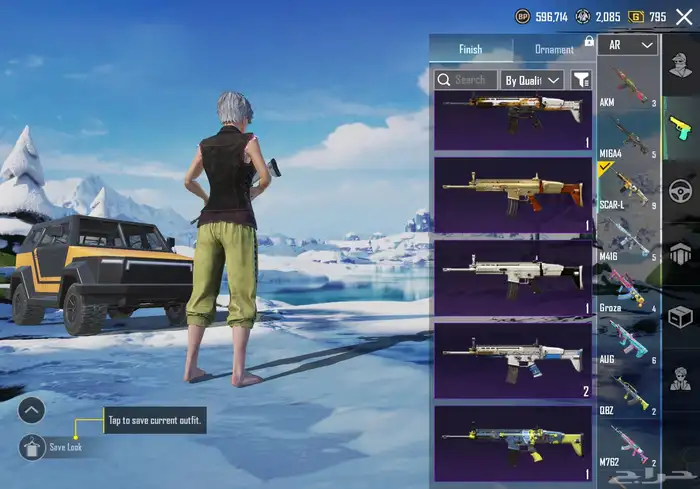The width and height of the screenshot is (700, 489).
Task: Click the skin search field
Action: coord(464,79)
